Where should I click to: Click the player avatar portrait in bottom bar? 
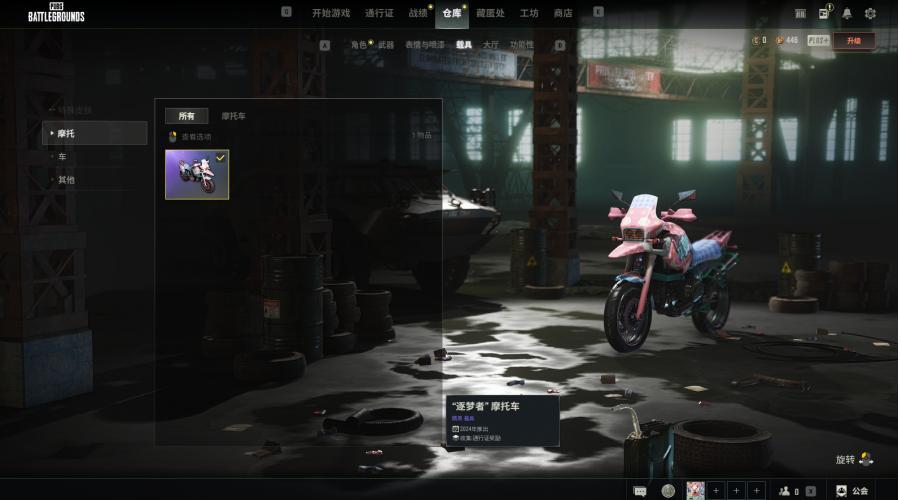click(x=695, y=490)
